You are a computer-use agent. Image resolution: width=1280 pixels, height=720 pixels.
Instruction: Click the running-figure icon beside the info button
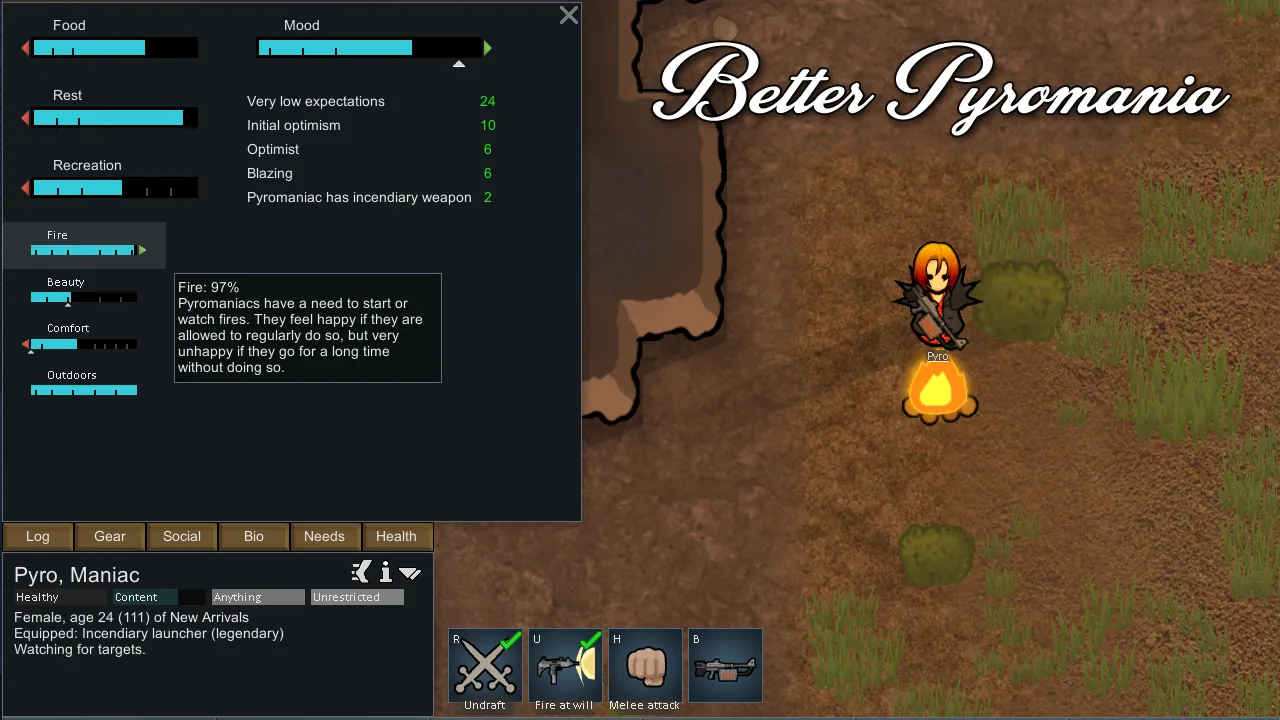click(361, 572)
